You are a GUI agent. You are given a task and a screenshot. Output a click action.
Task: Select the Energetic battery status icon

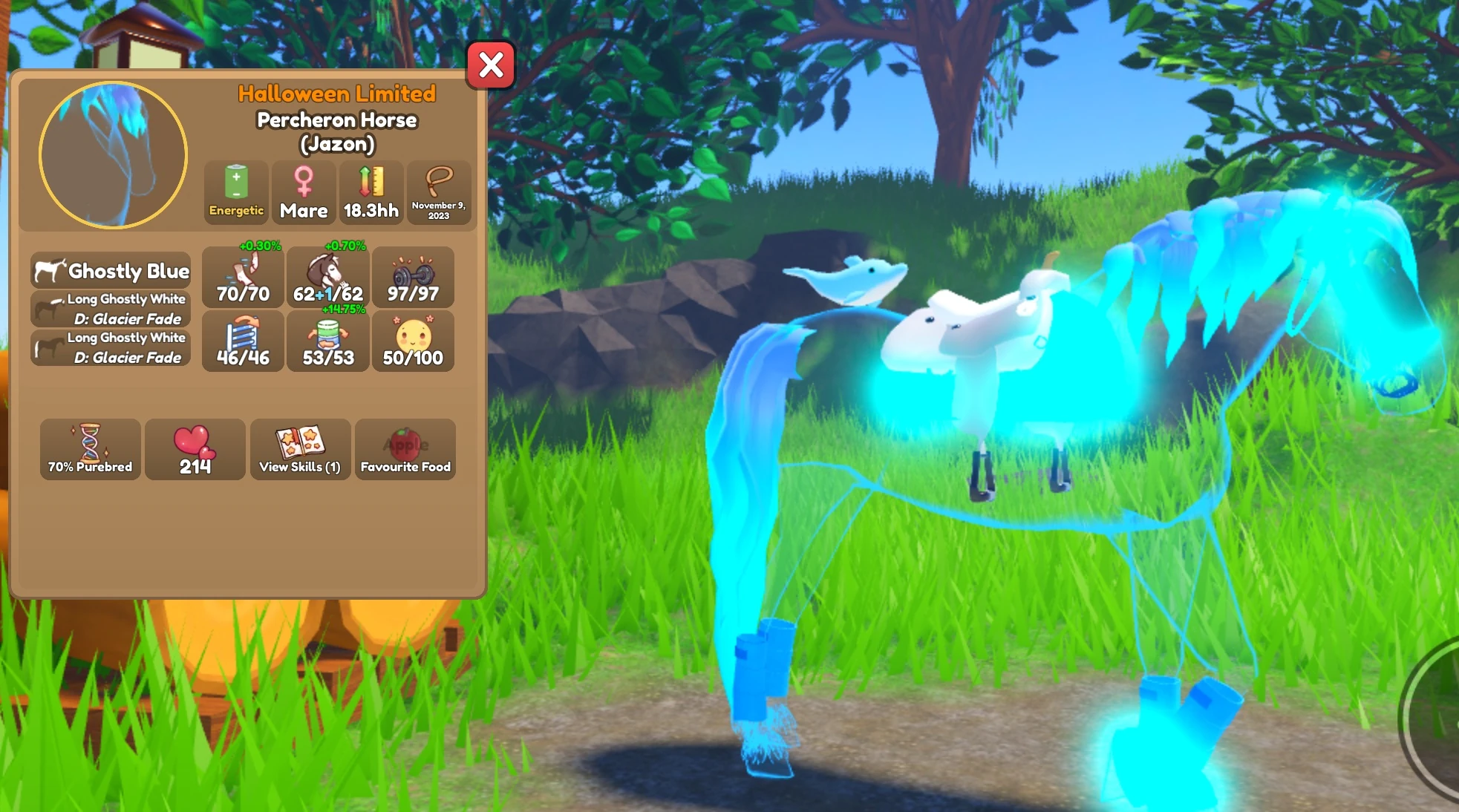coord(235,191)
